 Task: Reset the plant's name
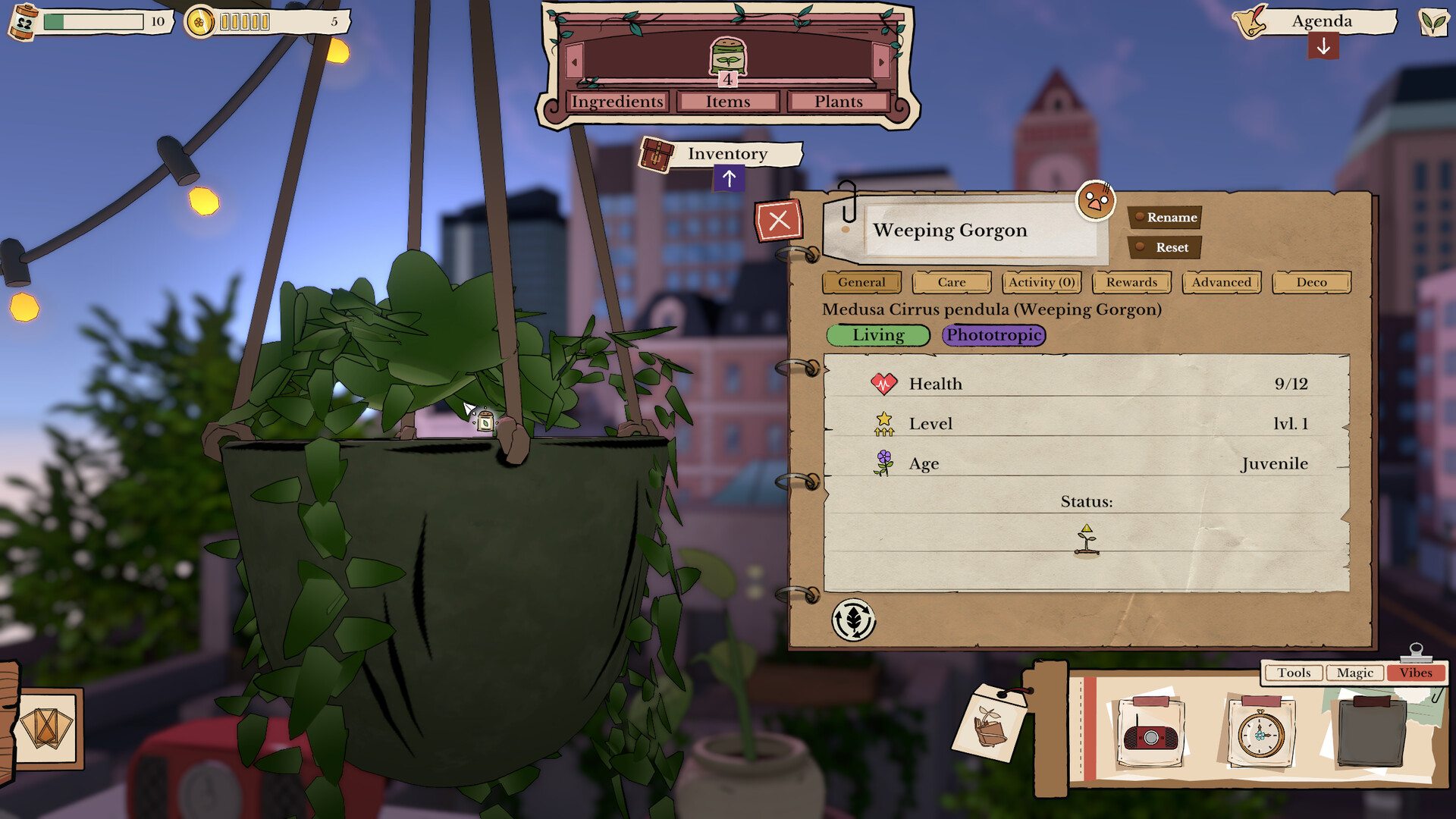coord(1166,247)
